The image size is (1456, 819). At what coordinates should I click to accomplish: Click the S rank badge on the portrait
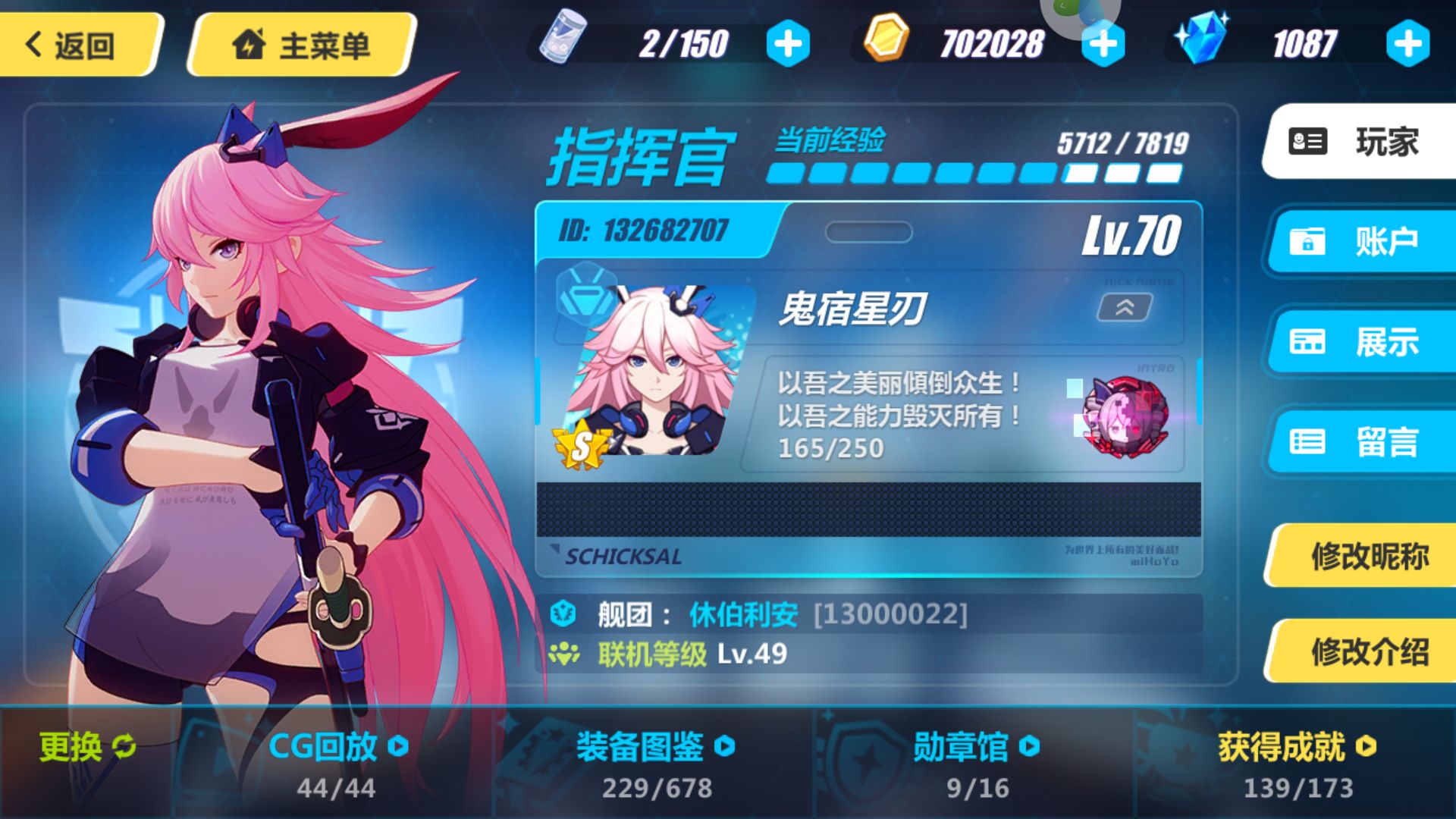click(x=580, y=444)
